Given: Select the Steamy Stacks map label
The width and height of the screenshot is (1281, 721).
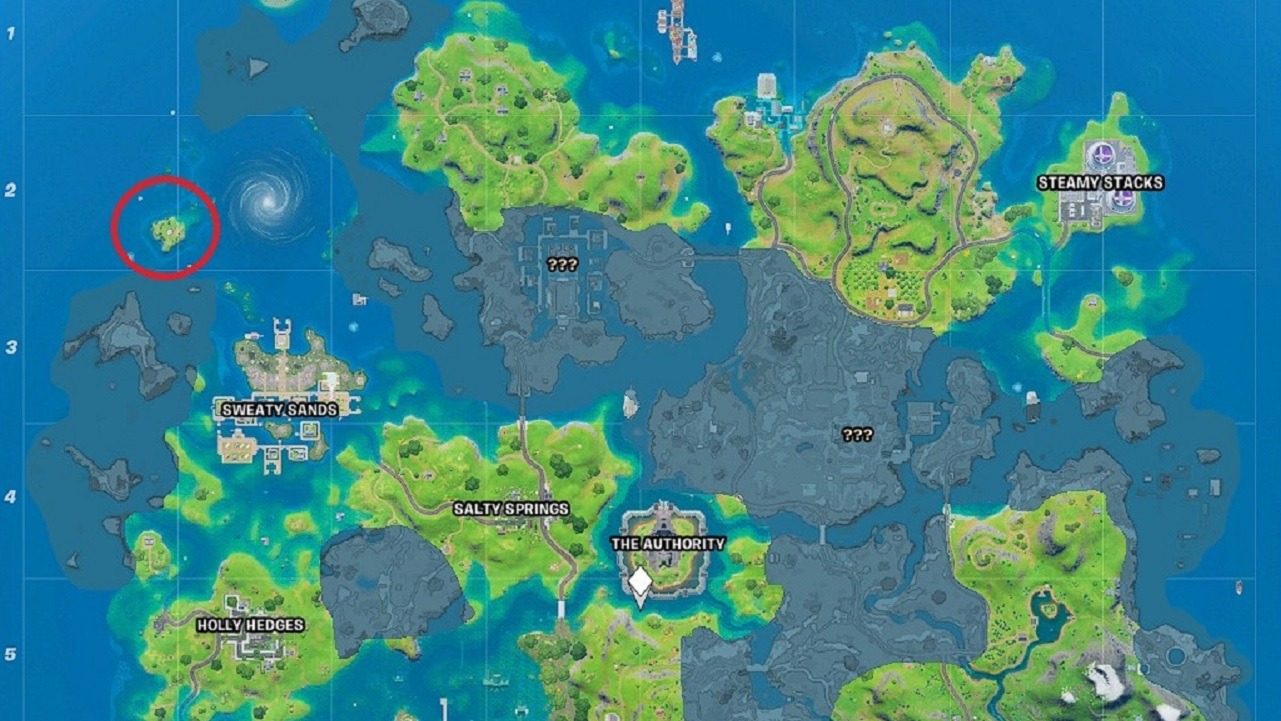Looking at the screenshot, I should click(1100, 183).
